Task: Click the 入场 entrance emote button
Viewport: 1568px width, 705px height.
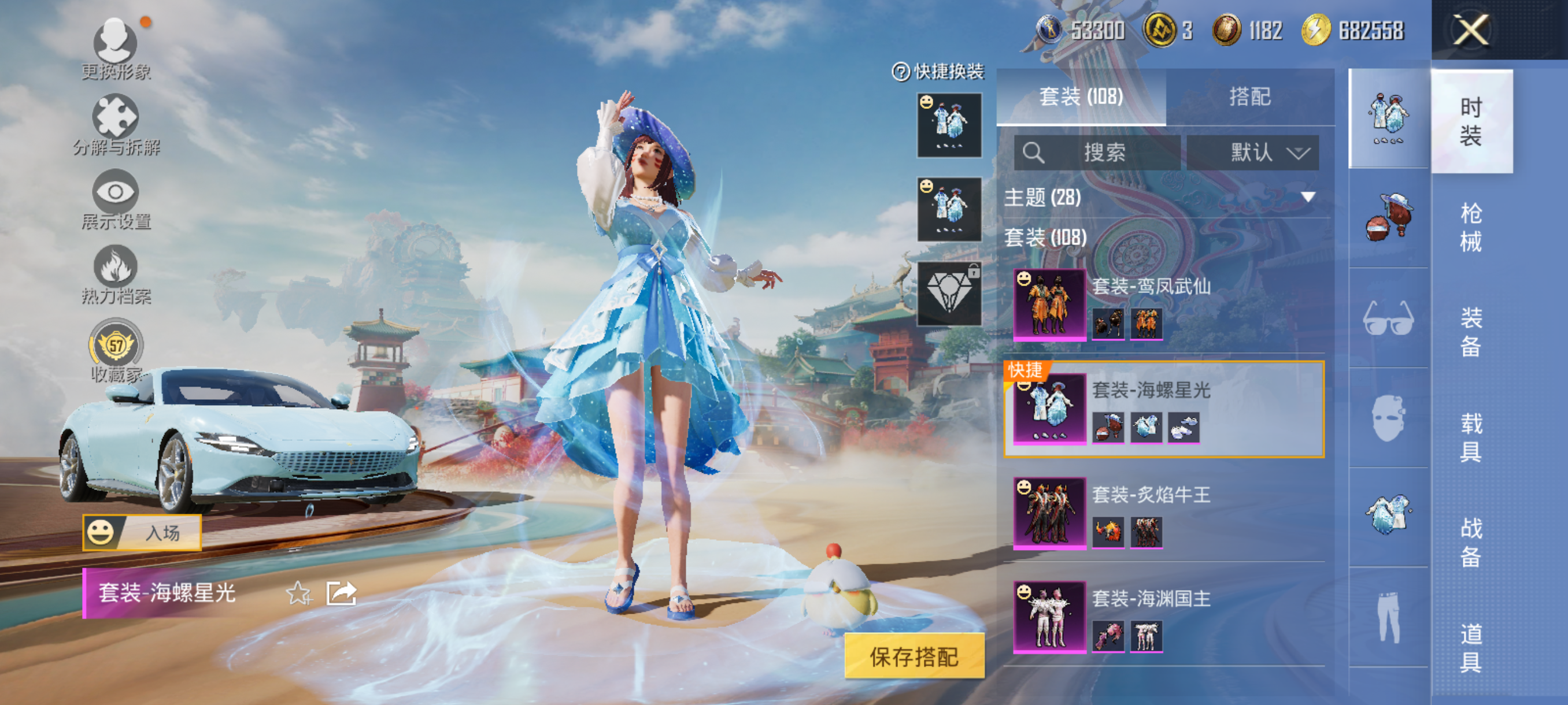Action: pos(142,533)
